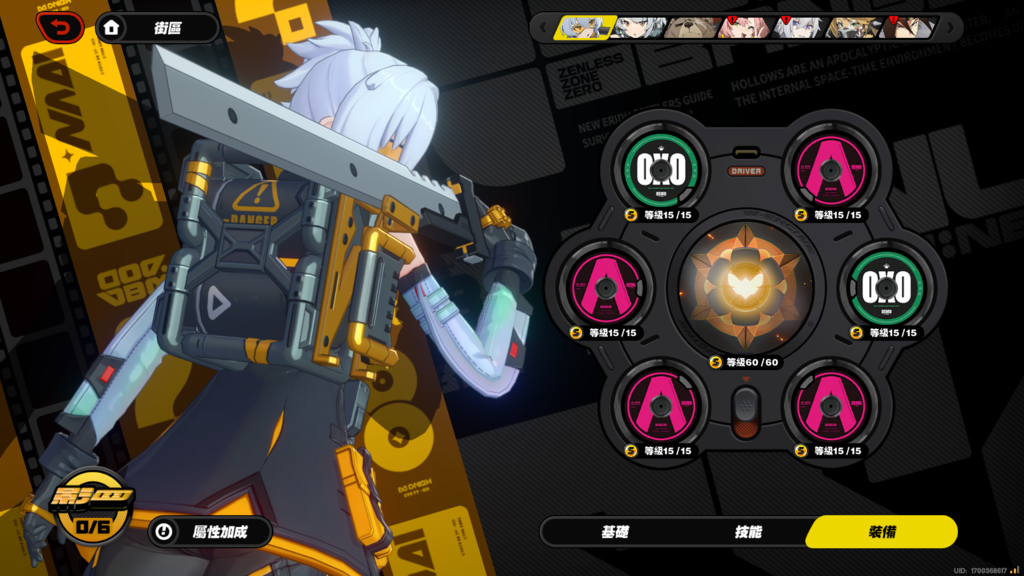Return to 街區 via the home button
Screen dimensions: 1024x576
pos(158,28)
